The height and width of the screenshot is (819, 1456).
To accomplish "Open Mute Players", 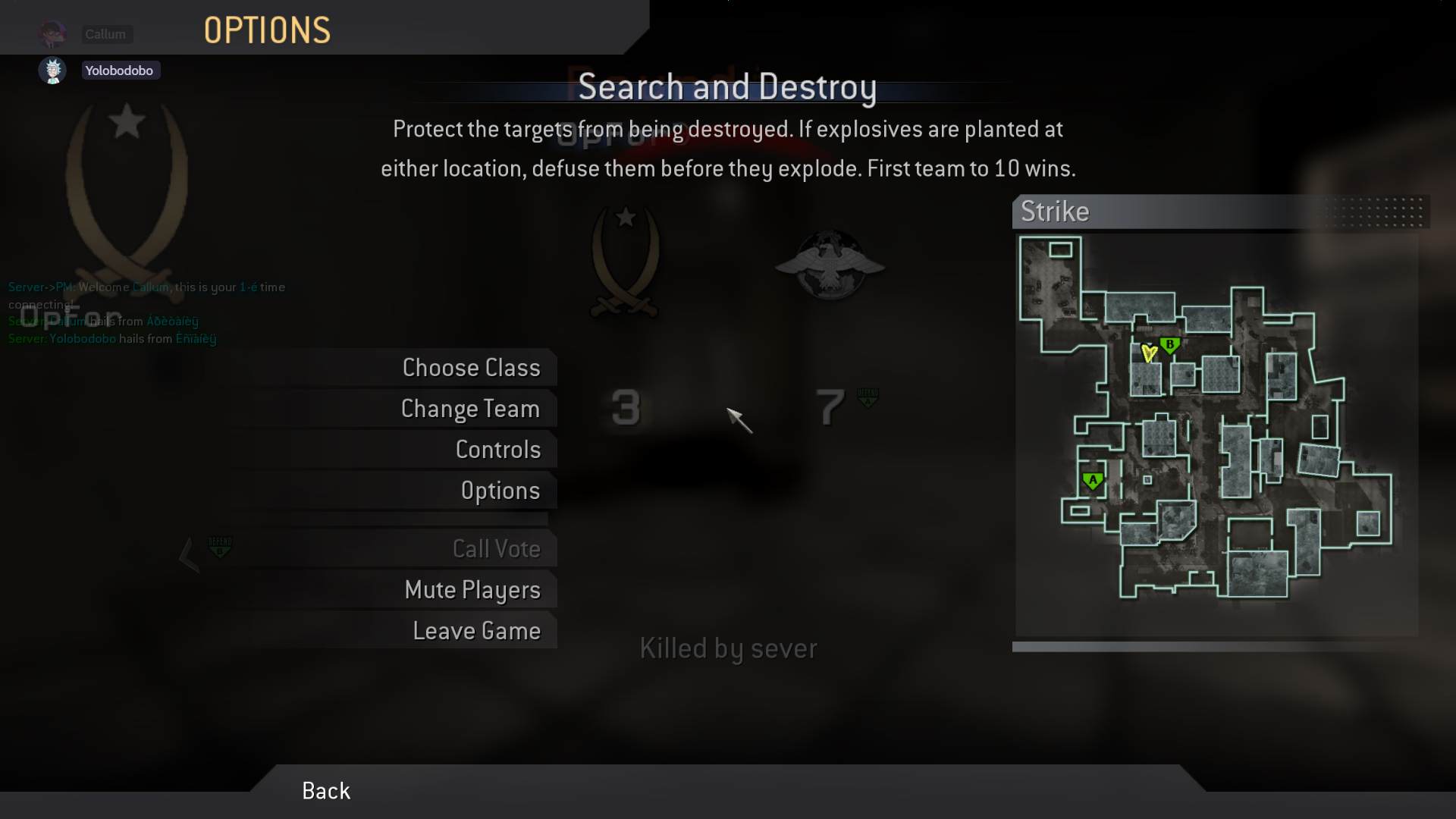I will click(x=473, y=589).
